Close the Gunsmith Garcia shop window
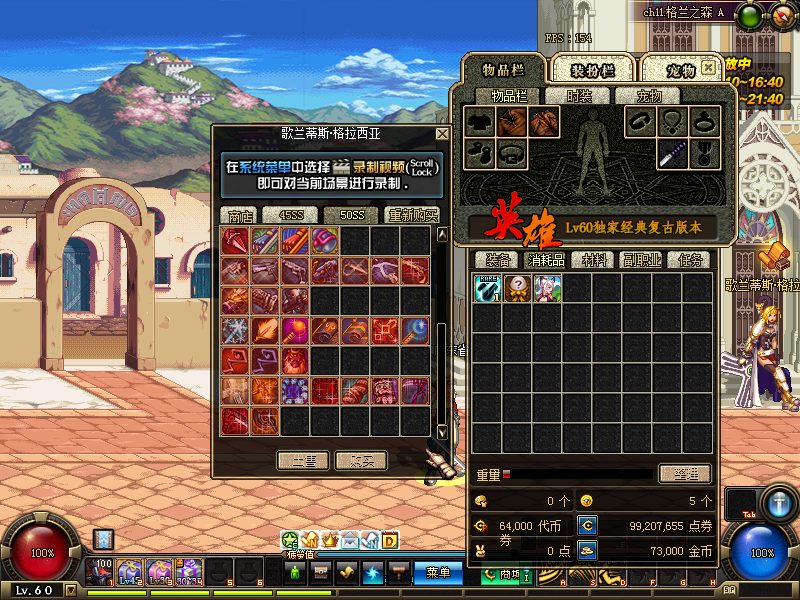This screenshot has width=800, height=600. [442, 134]
